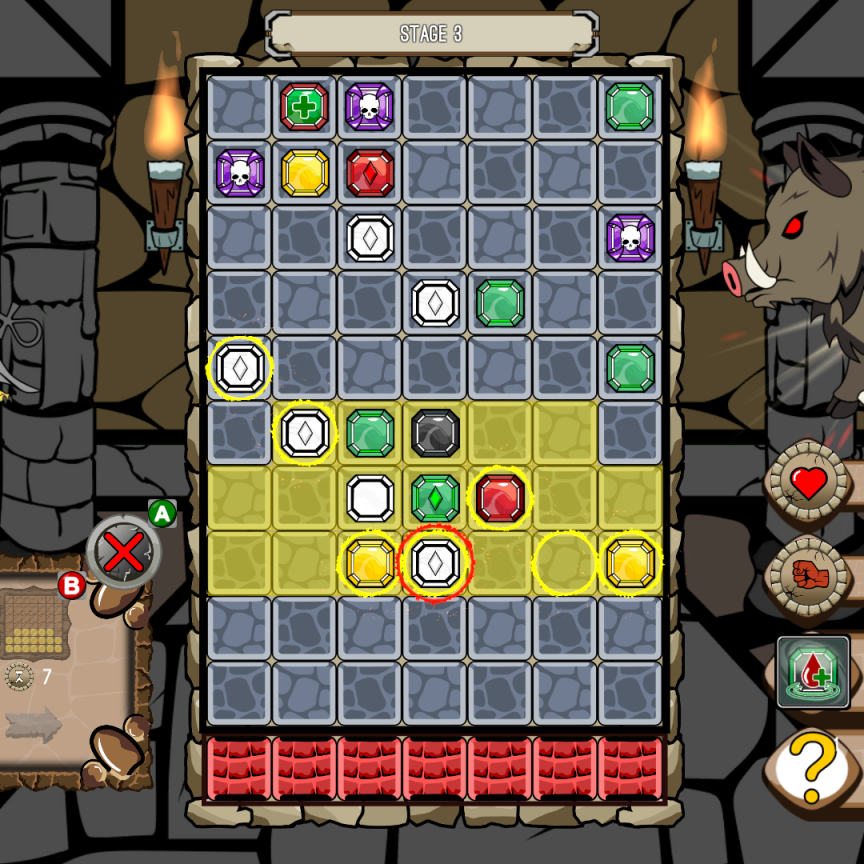Choose the empty yellow-circled tile
The image size is (864, 864).
(x=565, y=563)
